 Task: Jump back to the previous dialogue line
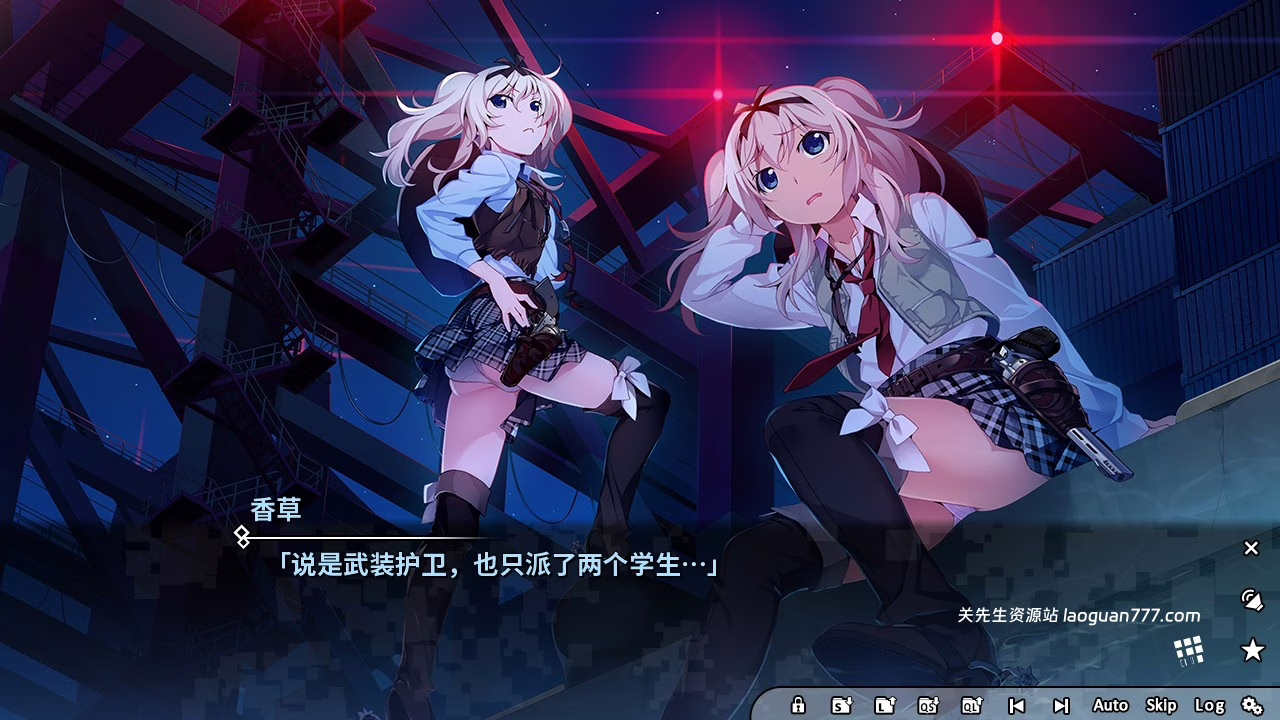pyautogui.click(x=1015, y=706)
